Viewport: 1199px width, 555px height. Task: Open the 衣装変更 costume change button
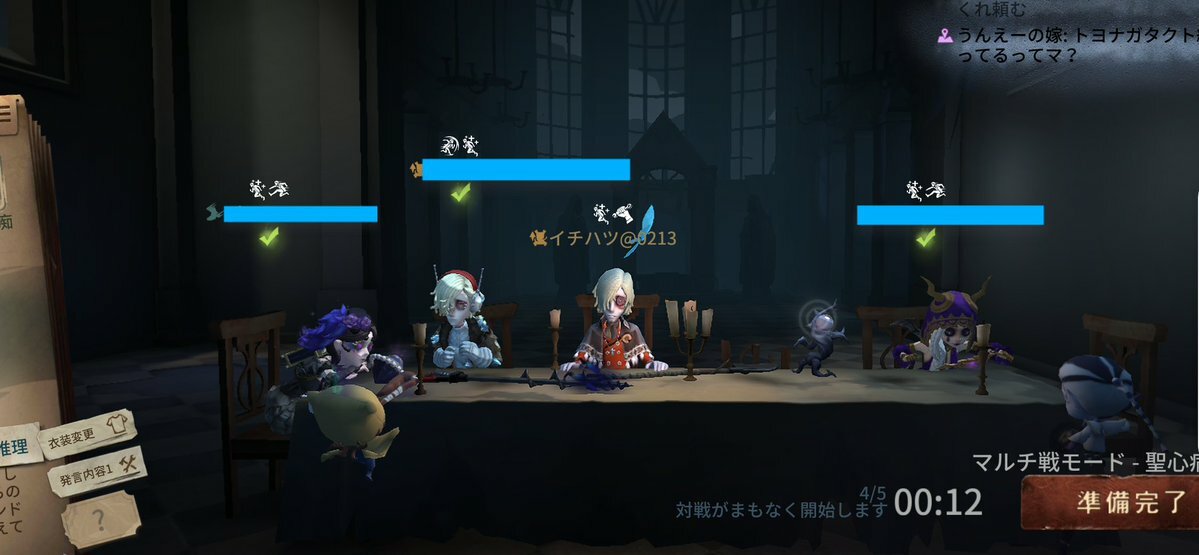coord(85,434)
